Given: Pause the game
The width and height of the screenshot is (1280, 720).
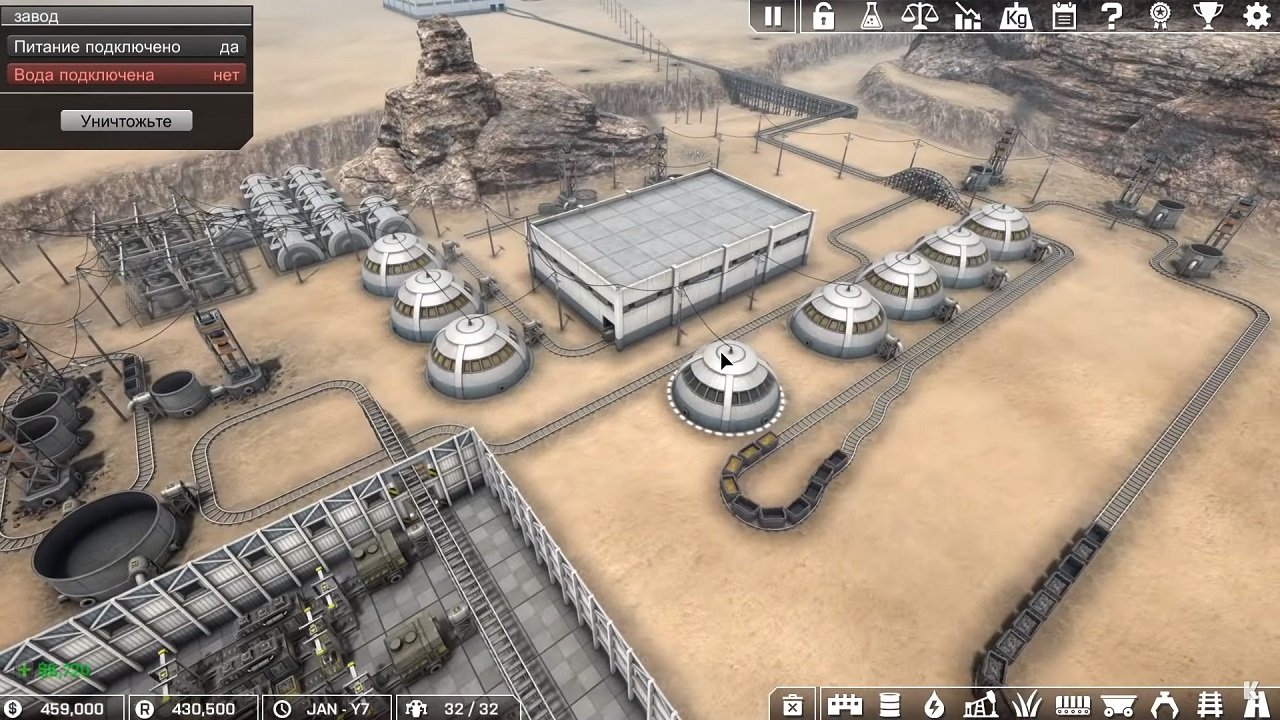Looking at the screenshot, I should (x=775, y=16).
